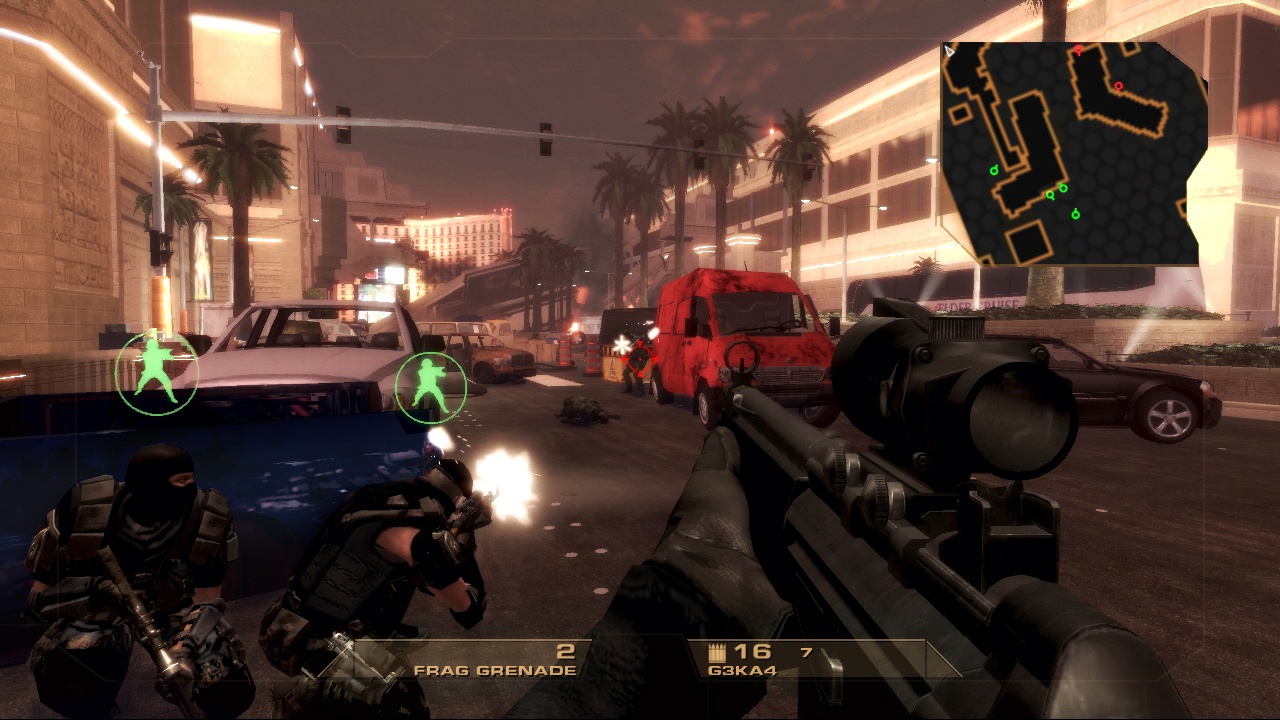
Task: Click the topmost red enemy blip on minimap
Action: (1077, 50)
